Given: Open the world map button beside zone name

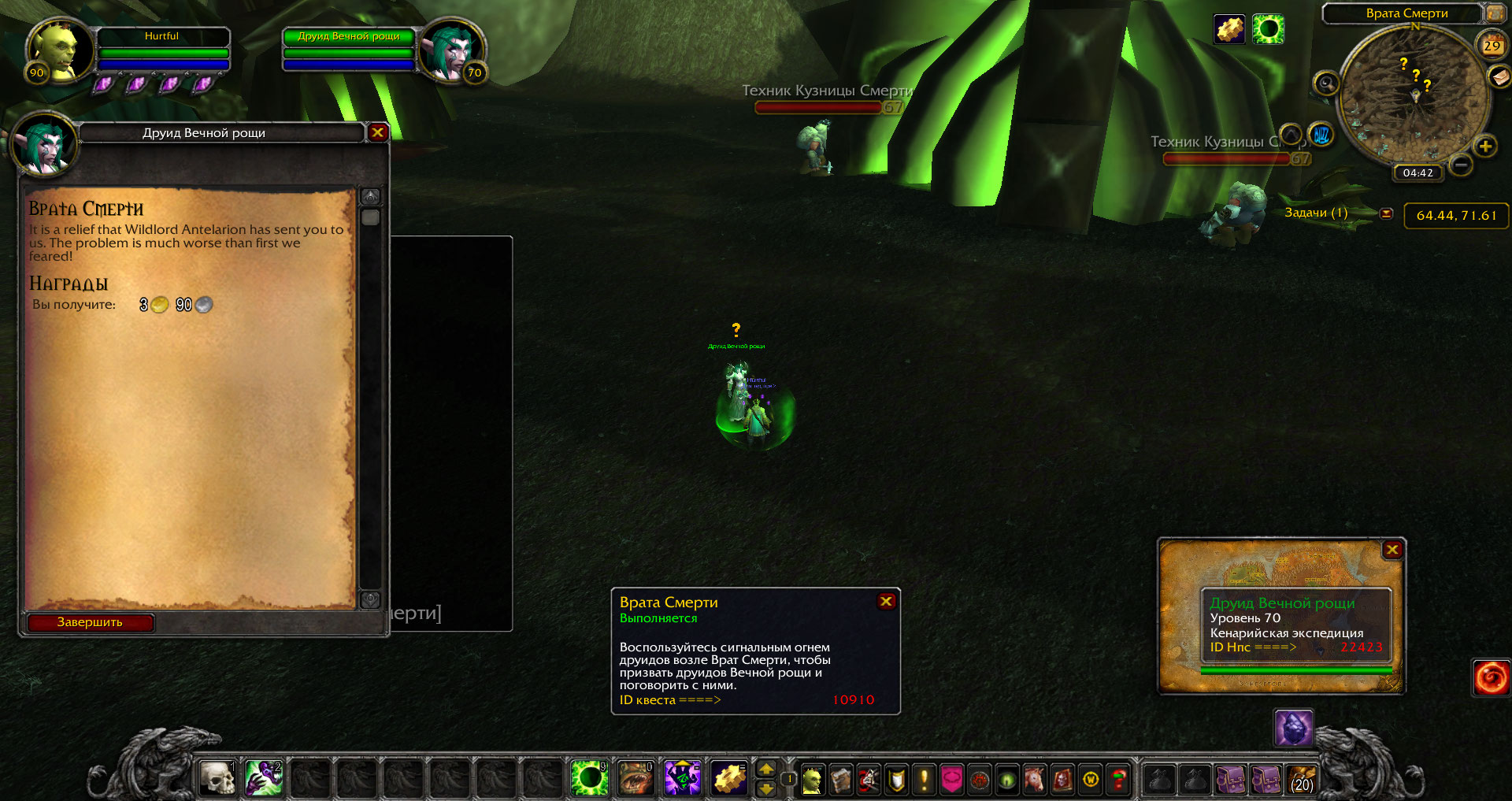Looking at the screenshot, I should 1494,13.
